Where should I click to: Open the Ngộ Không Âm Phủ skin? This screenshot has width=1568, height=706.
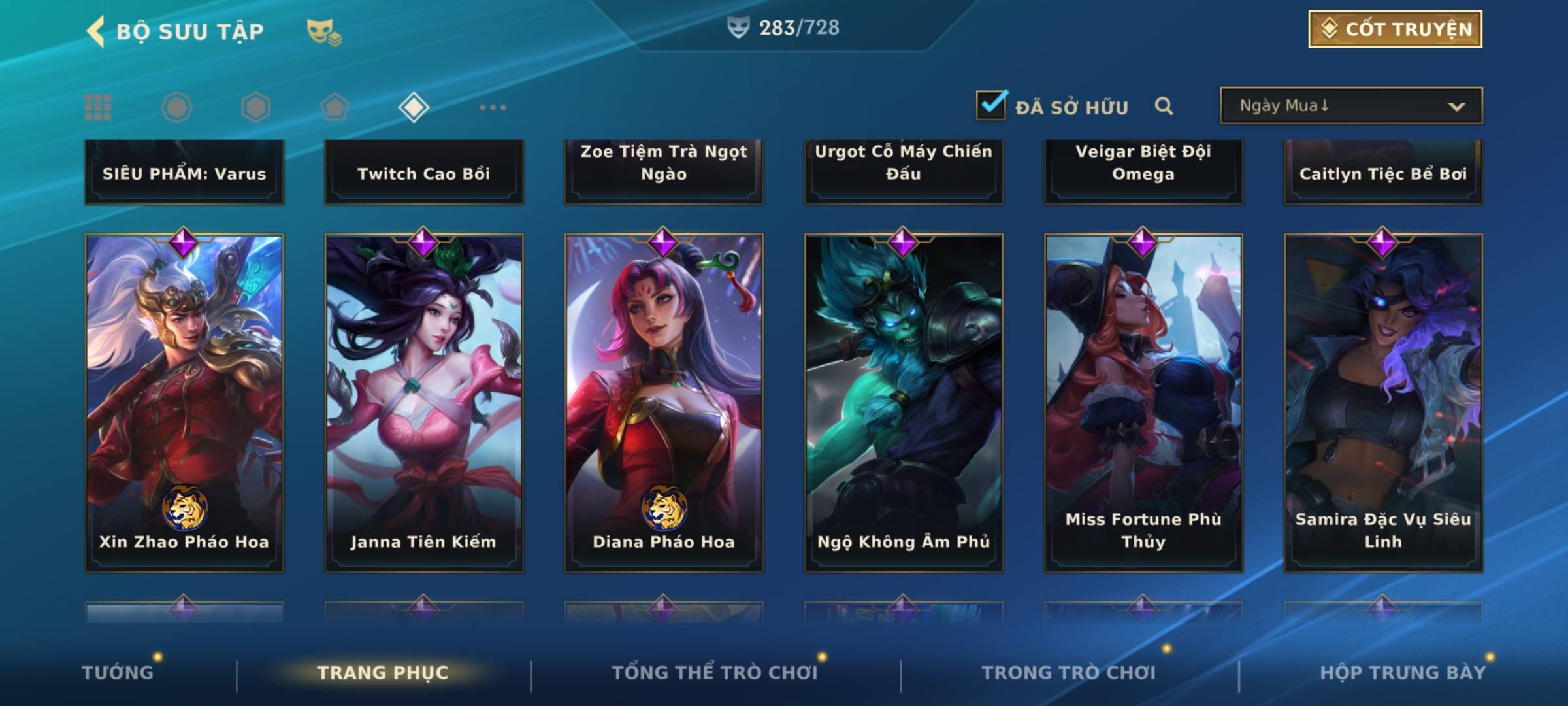[904, 402]
